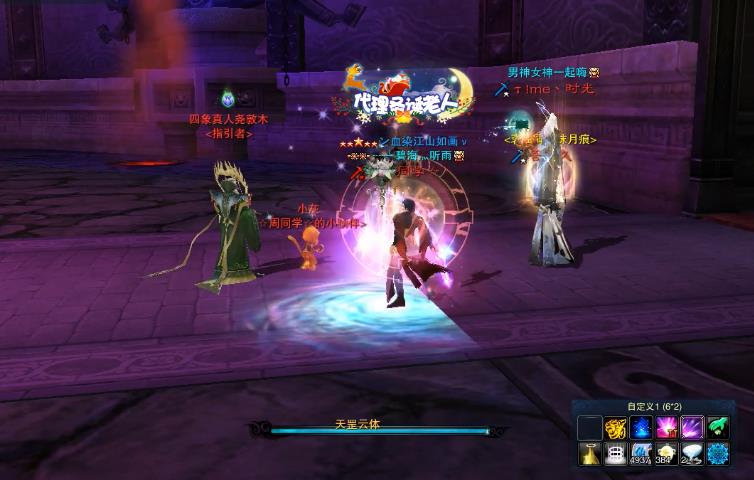Screen dimensions: 754x480
Task: Activate the blue snowflake mandala skill
Action: (718, 454)
